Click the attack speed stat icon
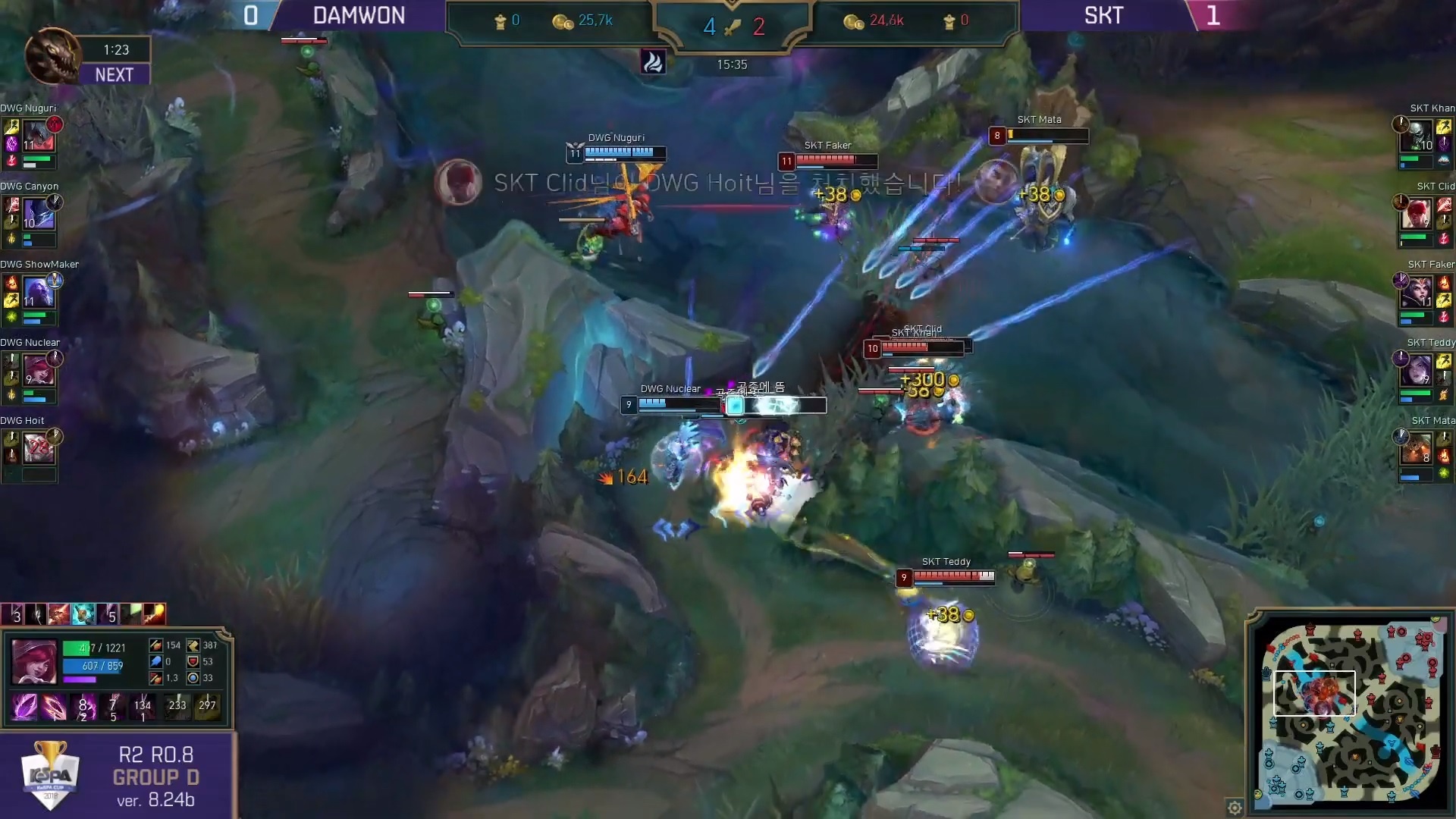This screenshot has height=819, width=1456. [156, 678]
